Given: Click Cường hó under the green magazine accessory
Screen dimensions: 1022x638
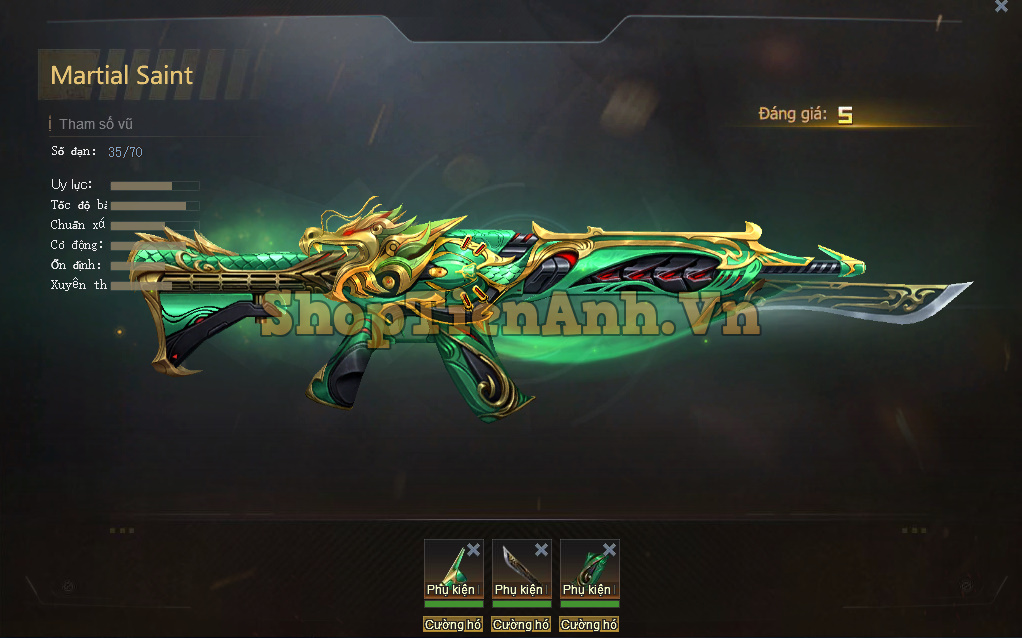Looking at the screenshot, I should tap(589, 624).
